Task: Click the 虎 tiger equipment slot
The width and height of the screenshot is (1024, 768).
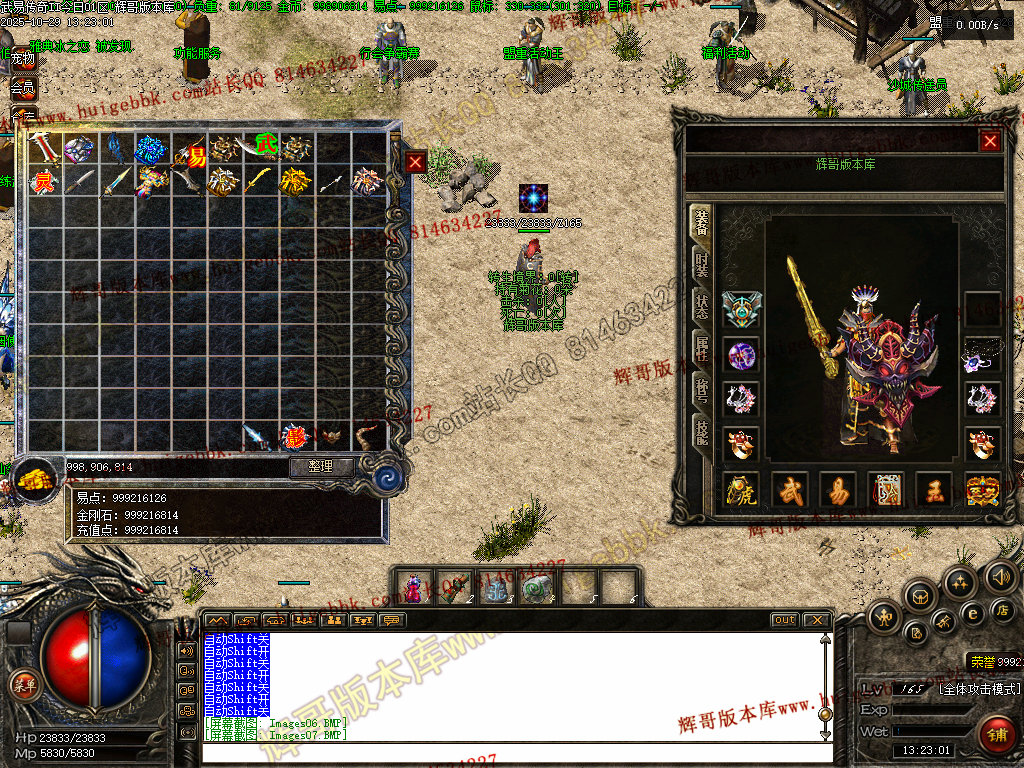Action: pos(741,491)
